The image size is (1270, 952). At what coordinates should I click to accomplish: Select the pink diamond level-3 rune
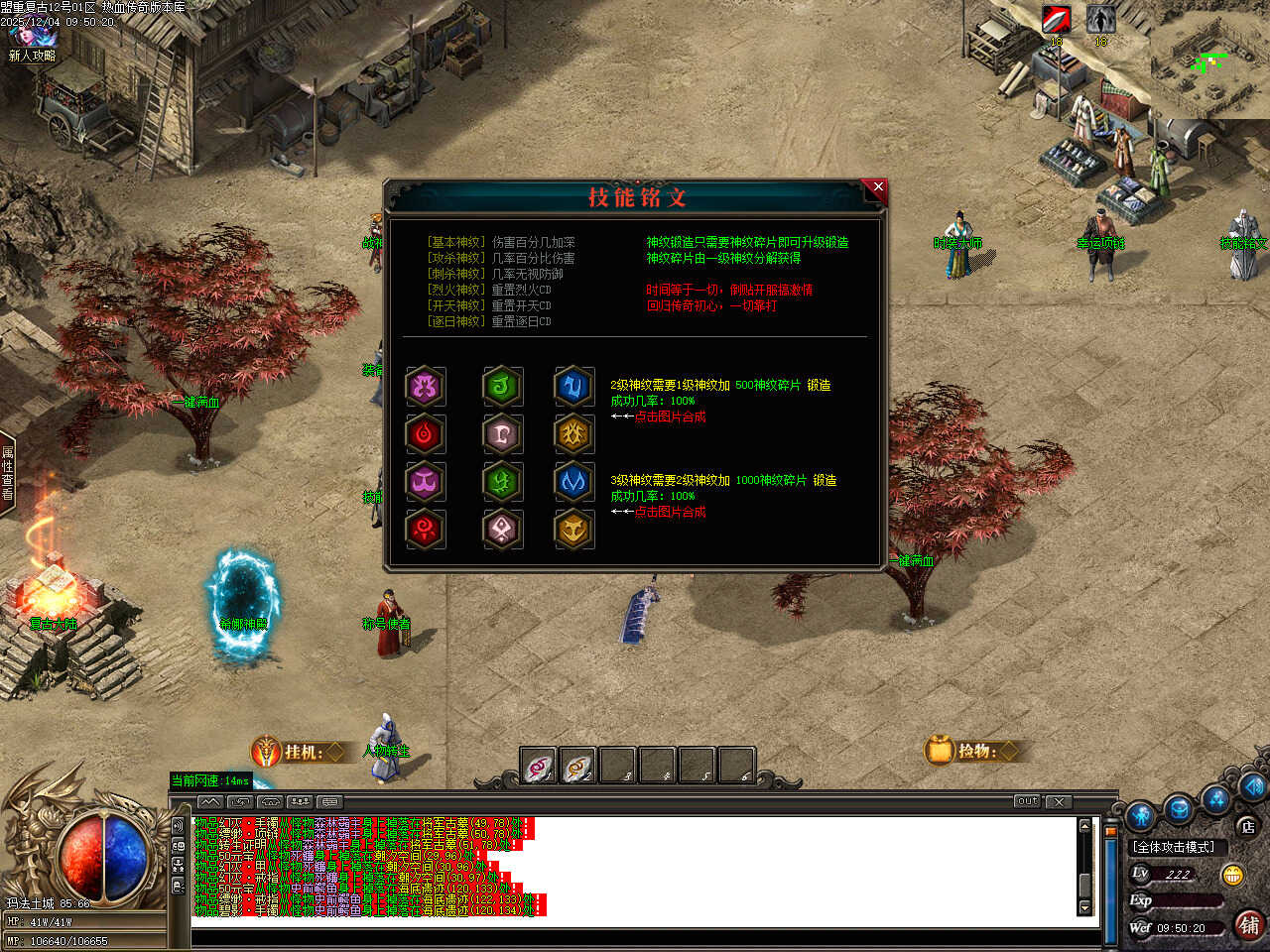[502, 530]
